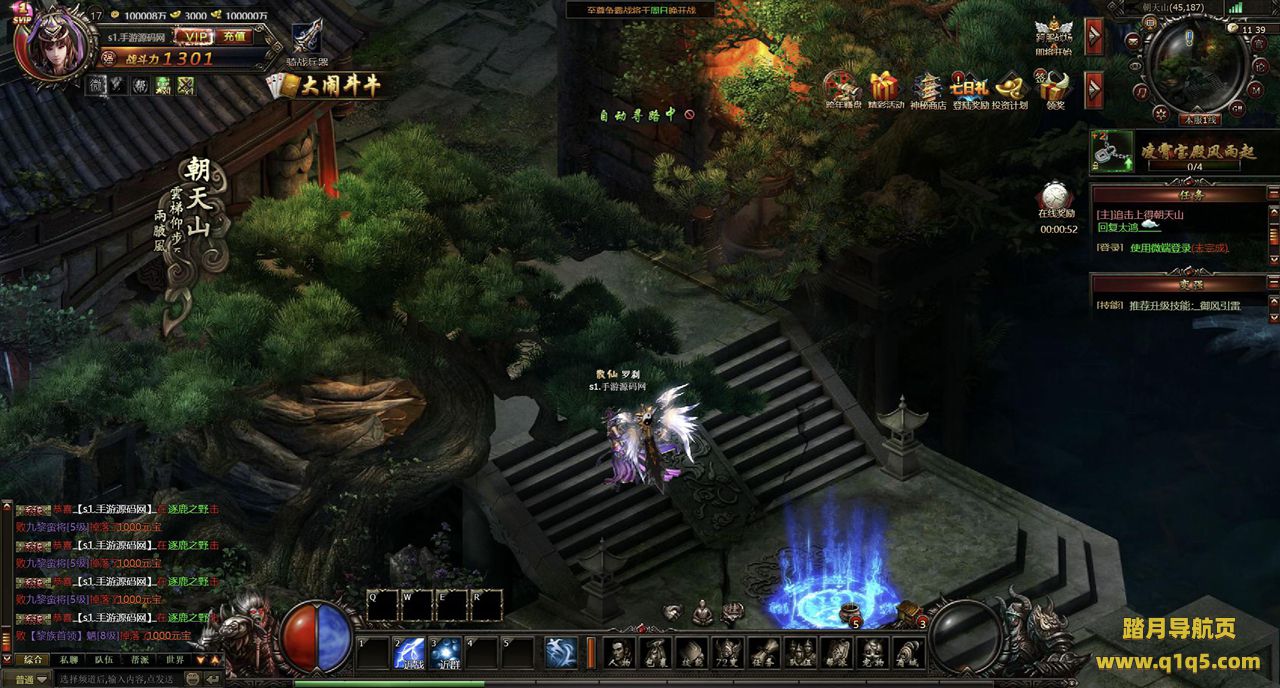Image resolution: width=1280 pixels, height=688 pixels.
Task: Switch chat to the 私聊 tab
Action: click(x=69, y=660)
